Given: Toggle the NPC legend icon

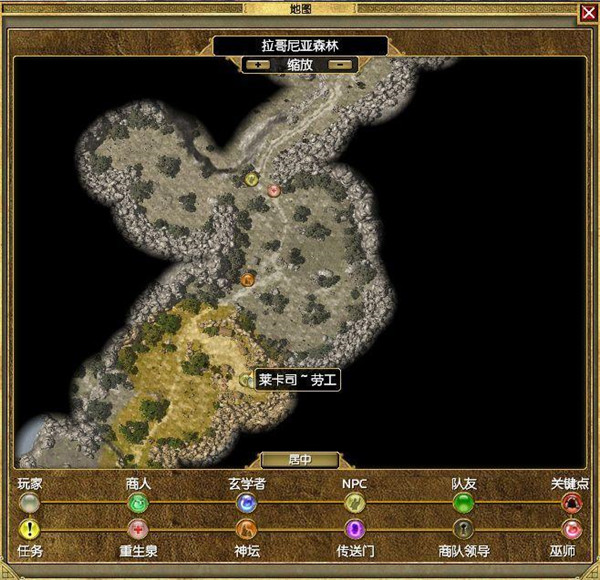Looking at the screenshot, I should coord(354,502).
